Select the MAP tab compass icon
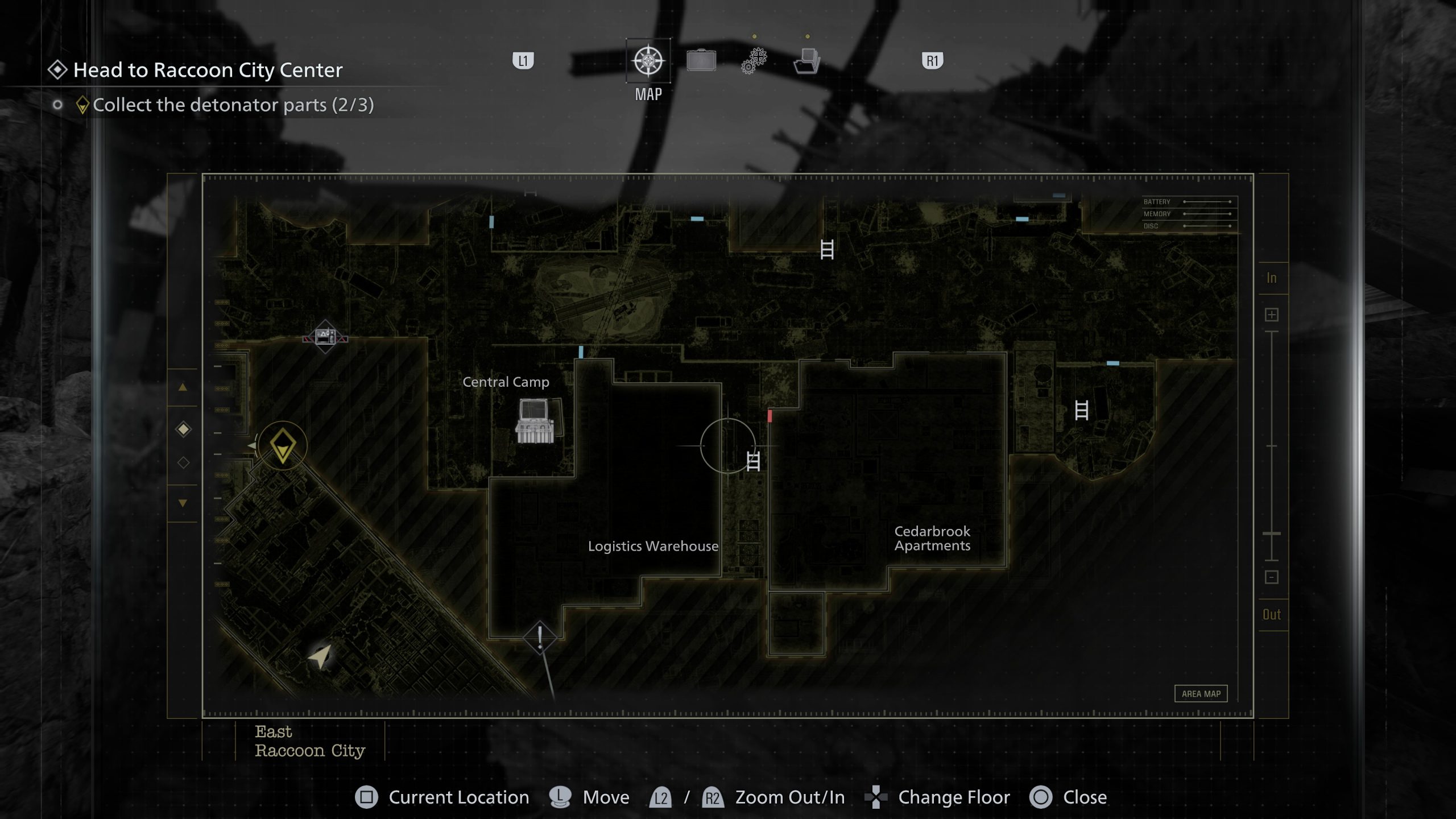1456x819 pixels. click(x=648, y=60)
